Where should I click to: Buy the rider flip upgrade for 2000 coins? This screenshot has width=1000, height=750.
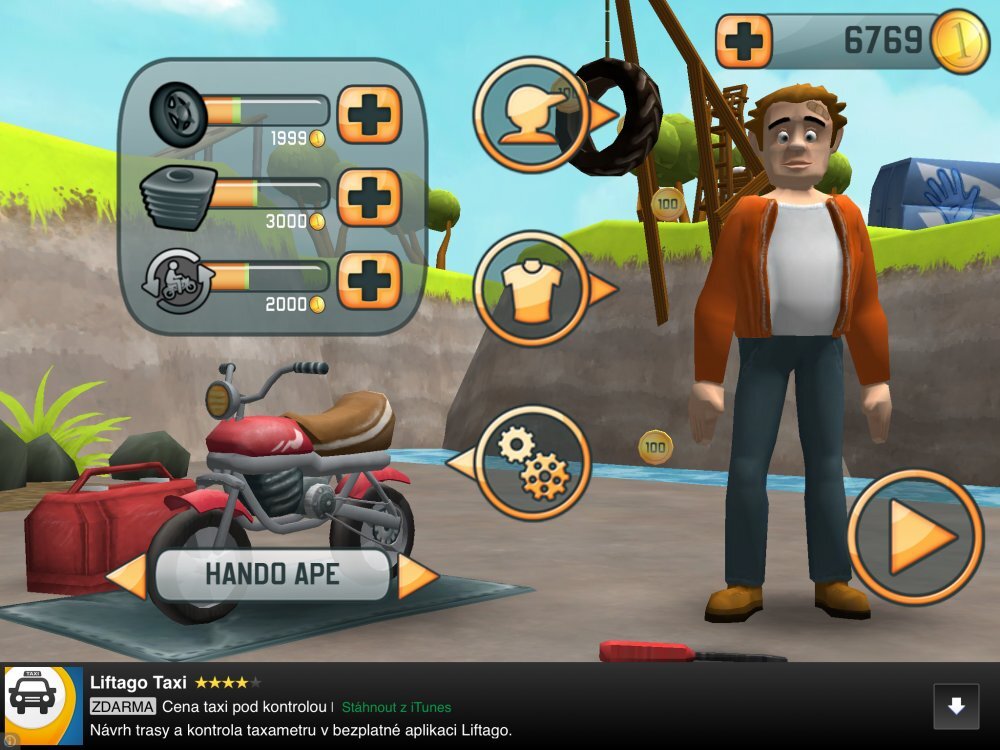pos(369,280)
